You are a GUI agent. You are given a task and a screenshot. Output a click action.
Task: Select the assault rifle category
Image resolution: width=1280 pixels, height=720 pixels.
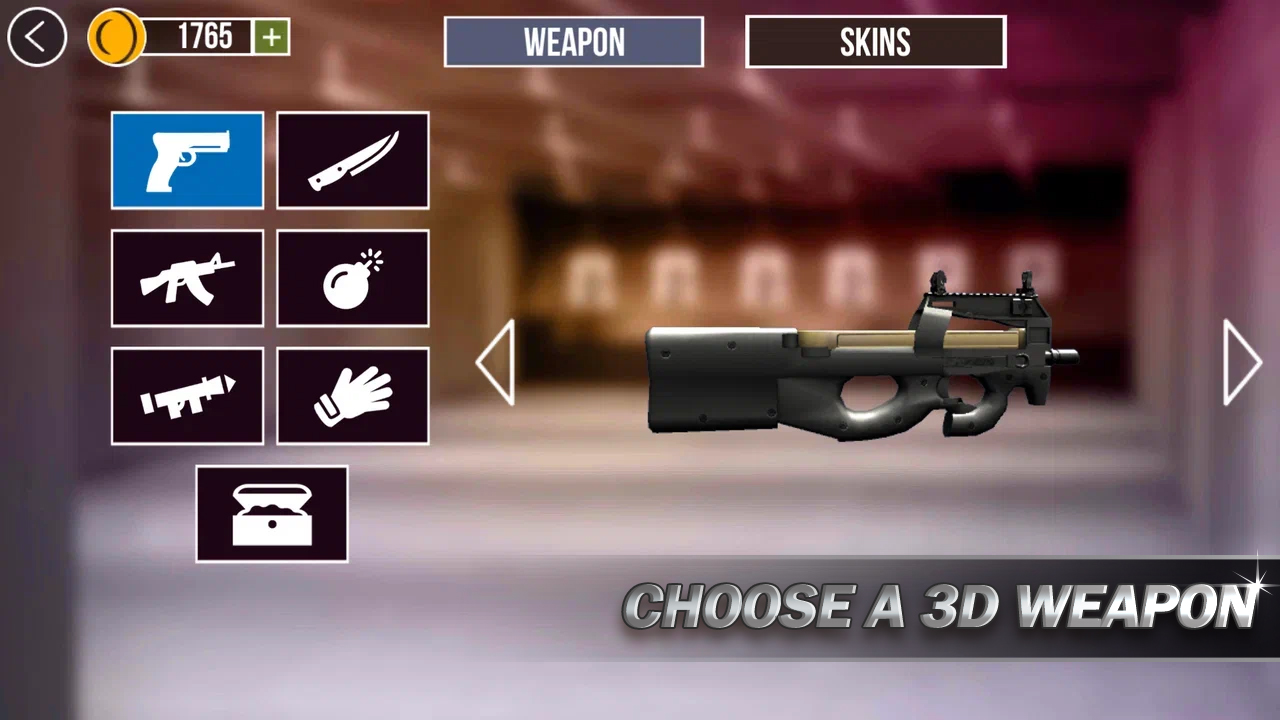pyautogui.click(x=187, y=277)
